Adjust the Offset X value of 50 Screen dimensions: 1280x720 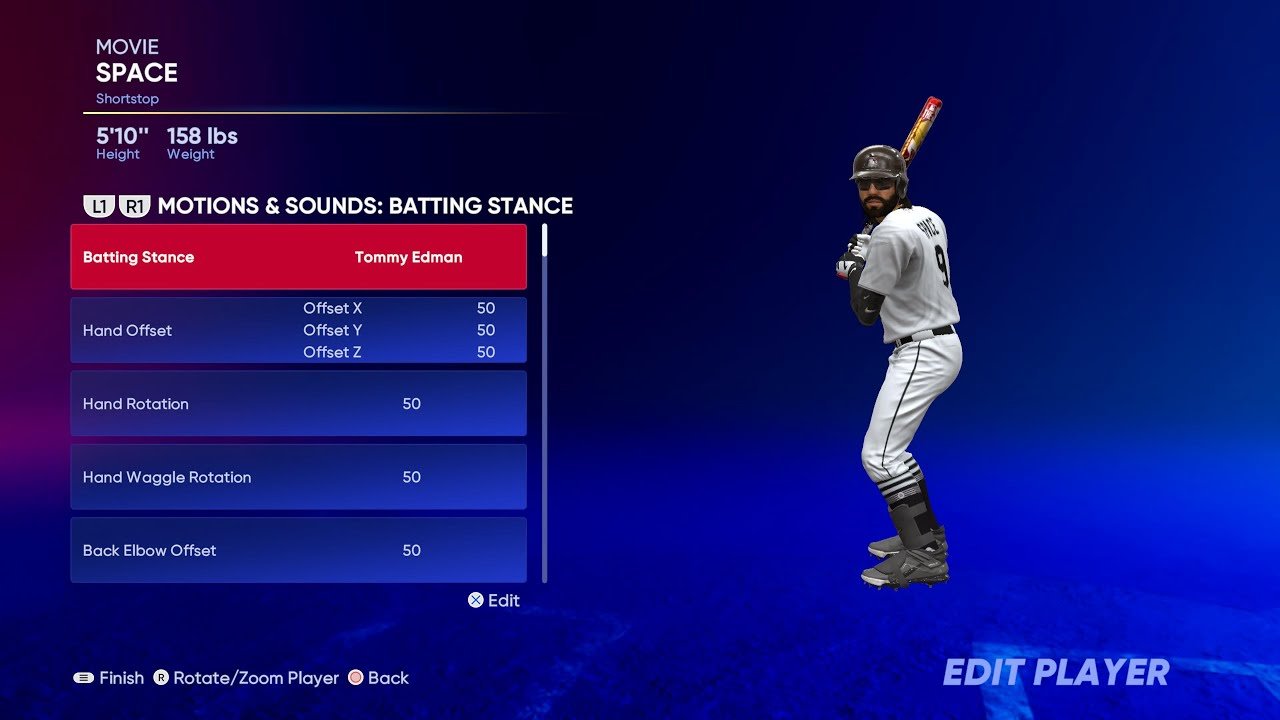coord(486,308)
